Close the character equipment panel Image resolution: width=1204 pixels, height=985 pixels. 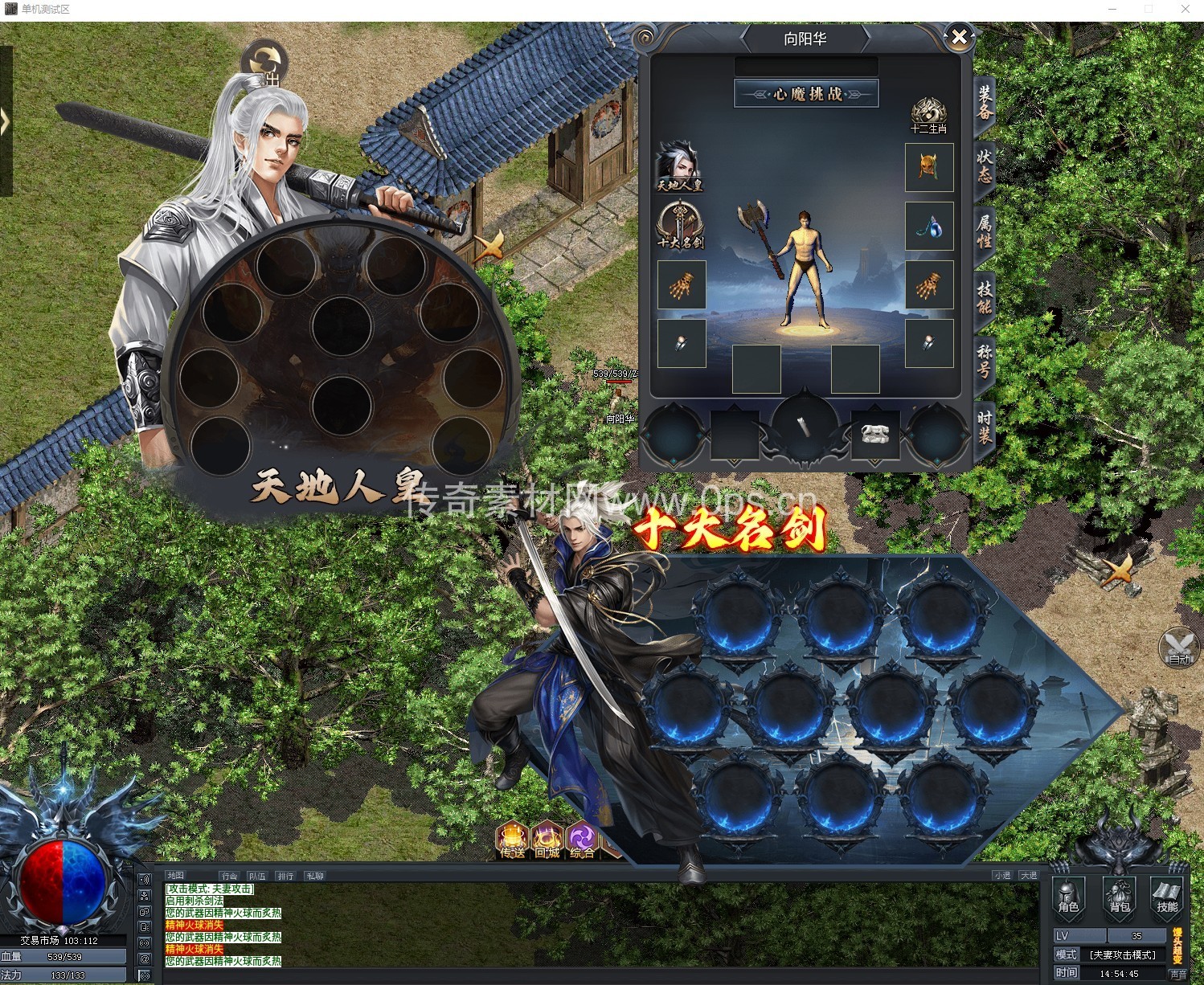pos(959,36)
